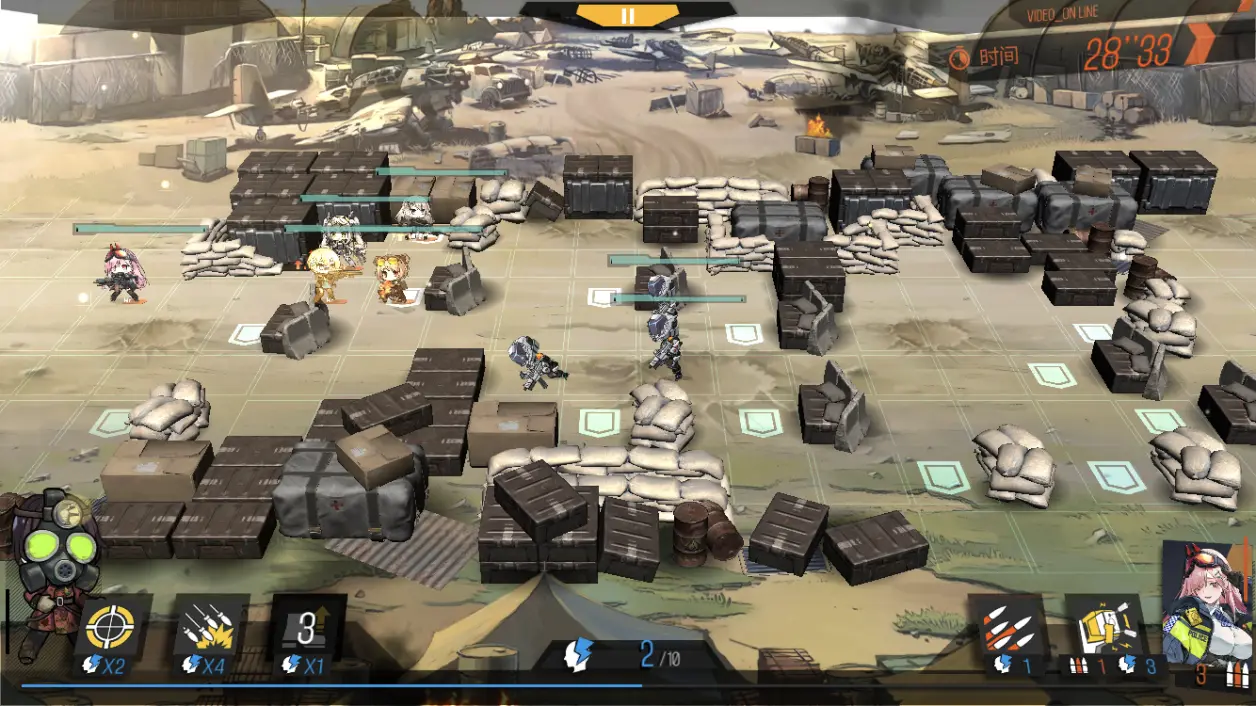This screenshot has height=706, width=1256.
Task: Activate the yellow crosshair targeting skill
Action: (110, 628)
